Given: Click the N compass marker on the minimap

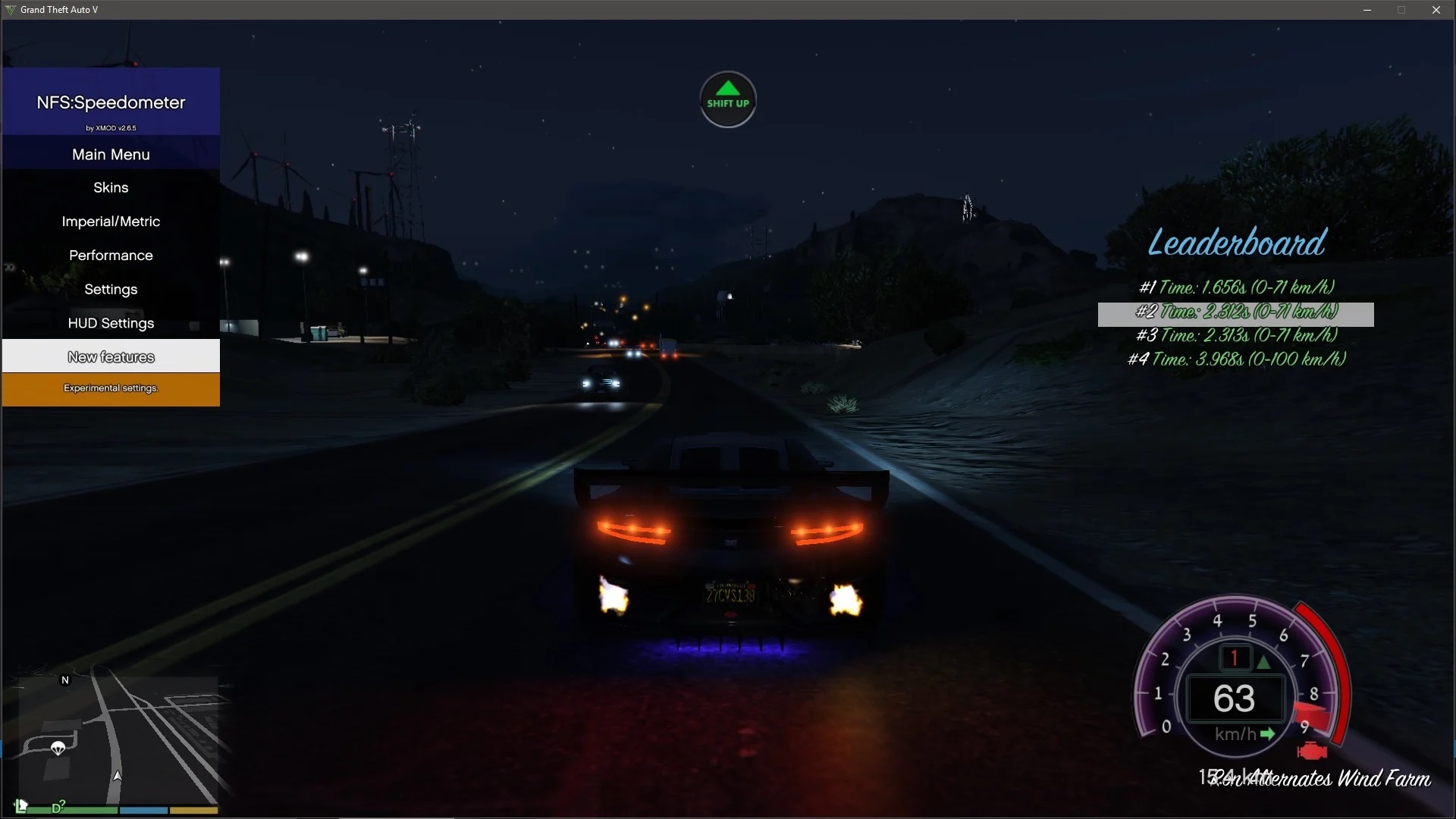Looking at the screenshot, I should tap(64, 680).
